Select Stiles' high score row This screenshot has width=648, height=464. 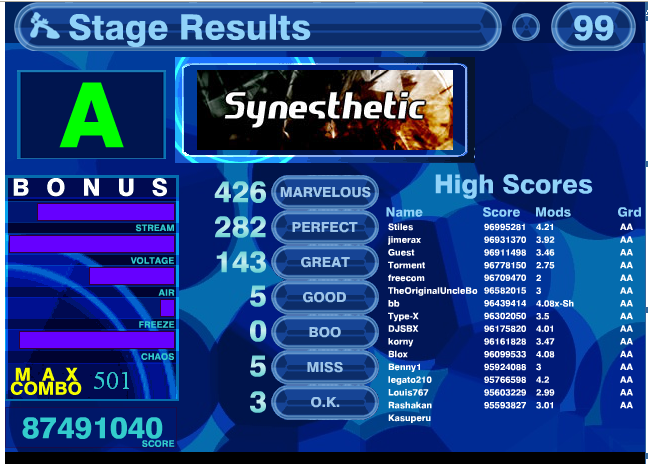click(x=510, y=228)
